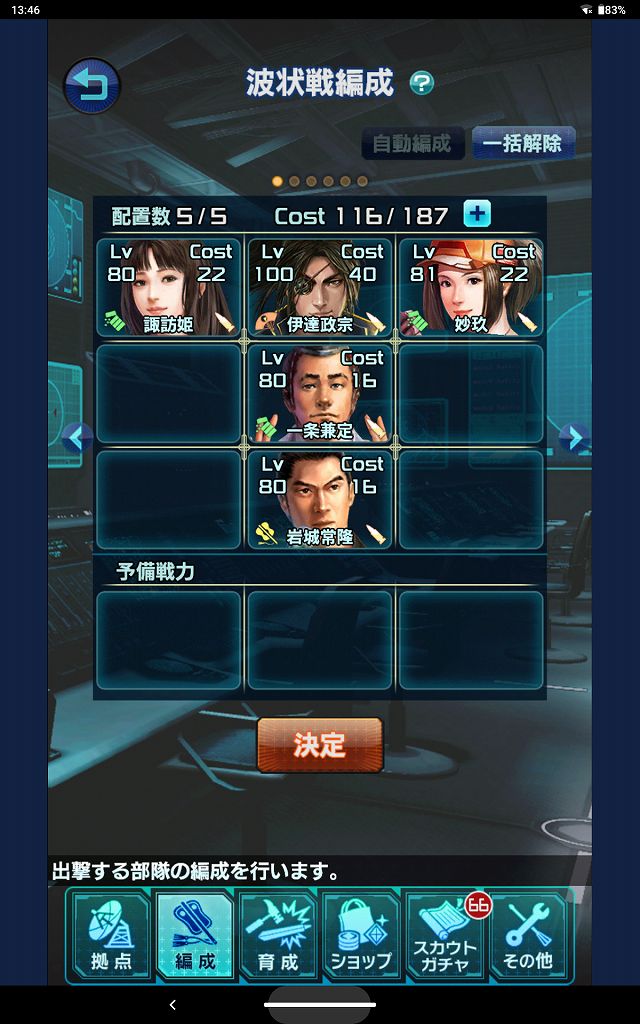Select the 岩城常隆 unit card
The image size is (640, 1024).
tap(320, 499)
